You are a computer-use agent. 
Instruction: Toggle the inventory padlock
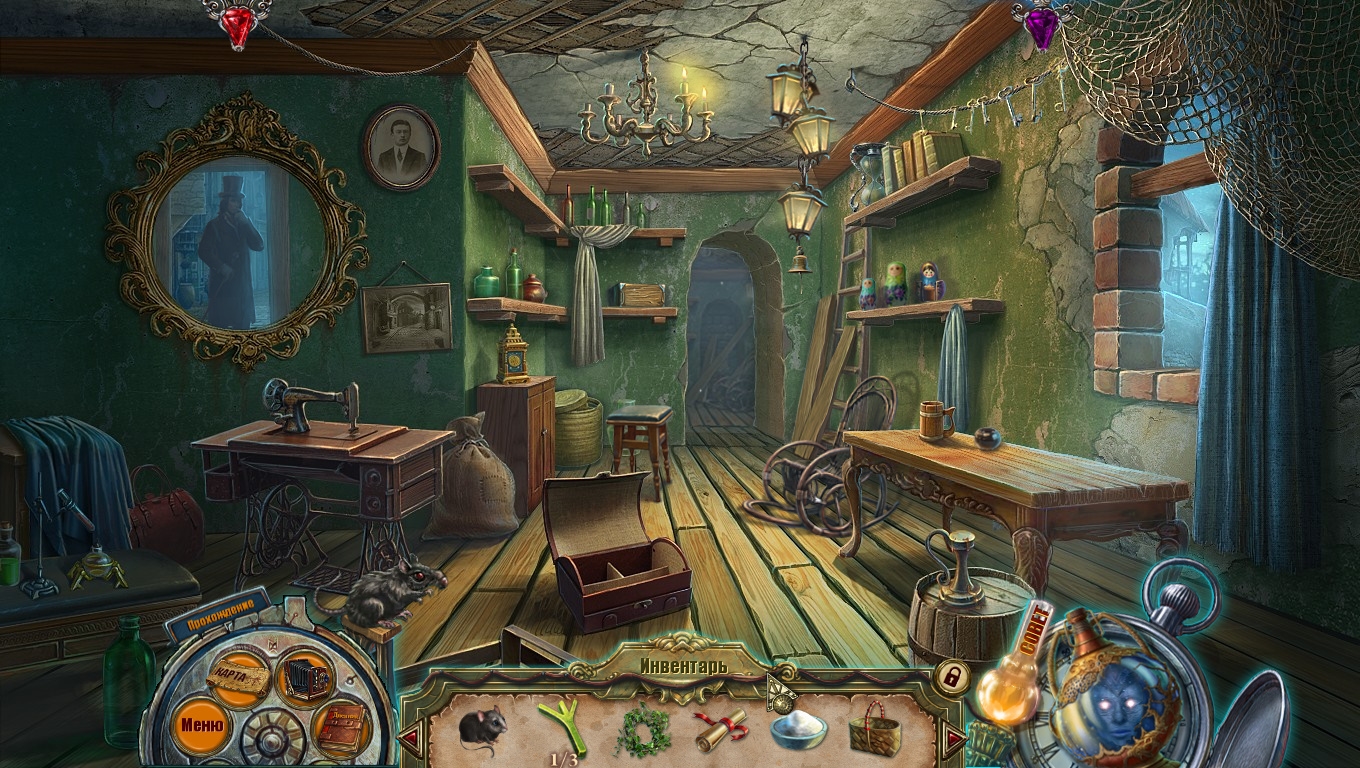(951, 677)
